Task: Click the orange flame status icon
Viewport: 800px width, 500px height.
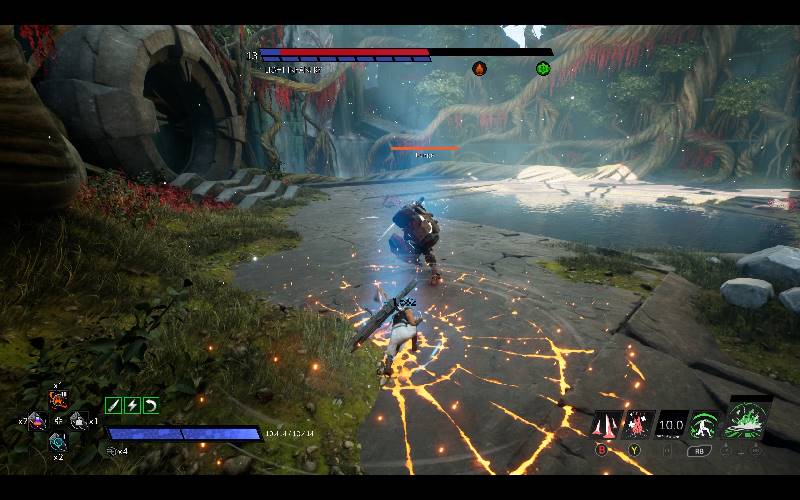Action: coord(479,68)
